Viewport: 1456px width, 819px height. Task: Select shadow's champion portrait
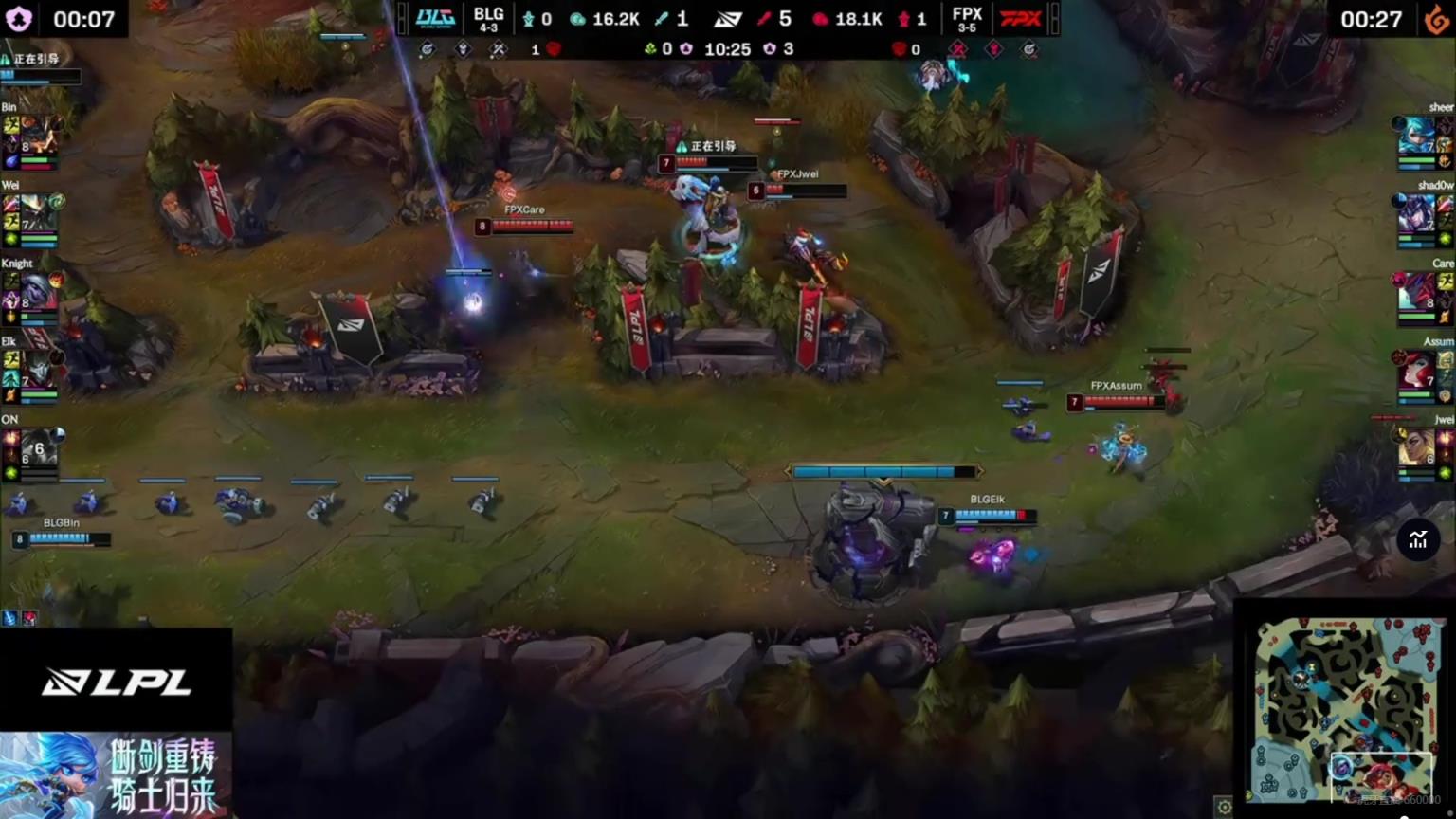pos(1418,213)
